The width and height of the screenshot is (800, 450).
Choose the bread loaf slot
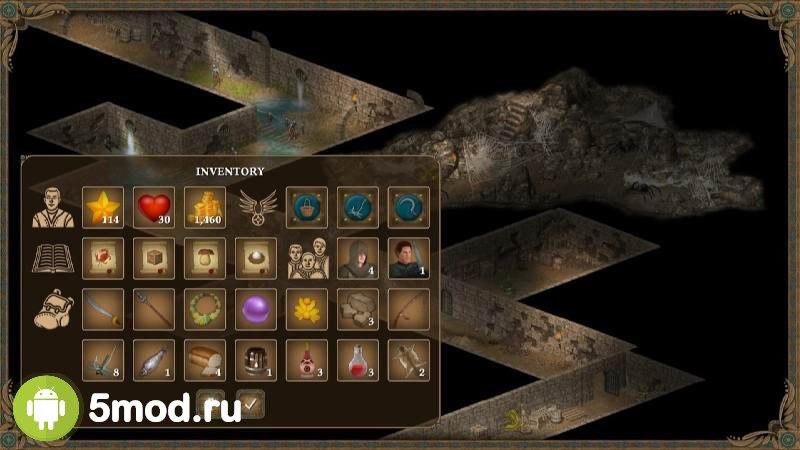click(205, 360)
